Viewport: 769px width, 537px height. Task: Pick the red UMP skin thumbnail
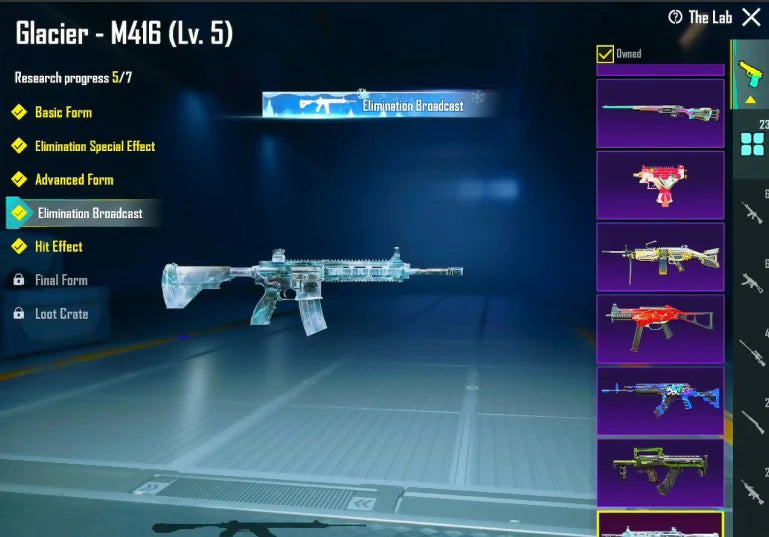[660, 329]
